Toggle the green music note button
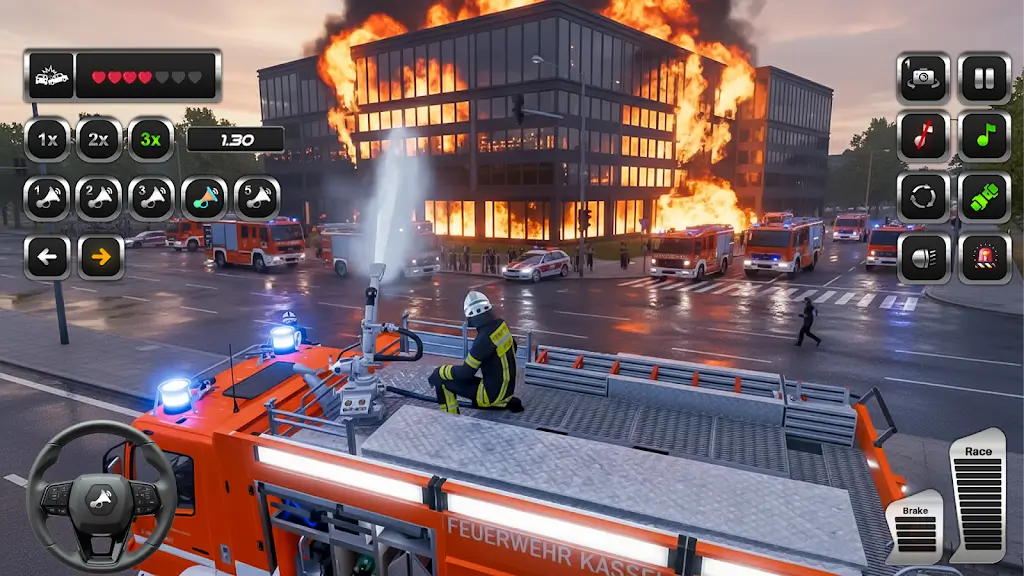The image size is (1024, 576). click(x=984, y=137)
